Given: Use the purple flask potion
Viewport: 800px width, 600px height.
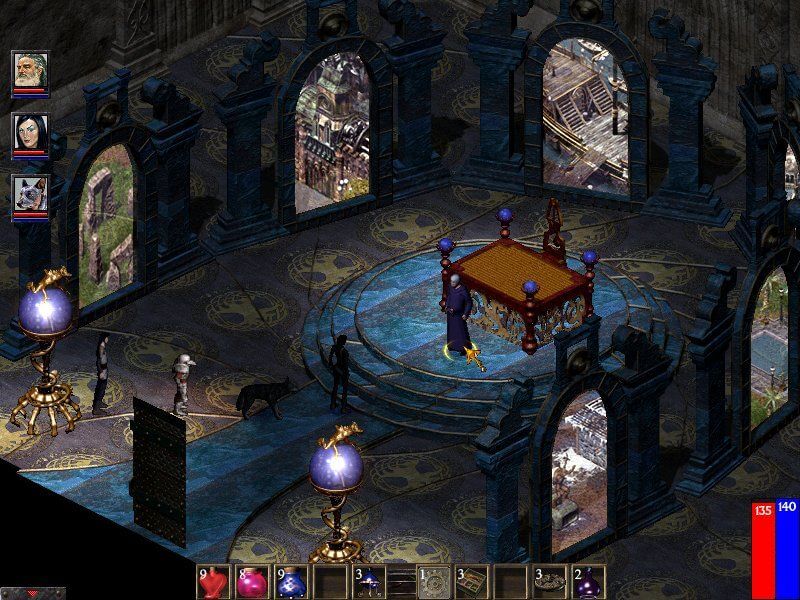Looking at the screenshot, I should [587, 582].
